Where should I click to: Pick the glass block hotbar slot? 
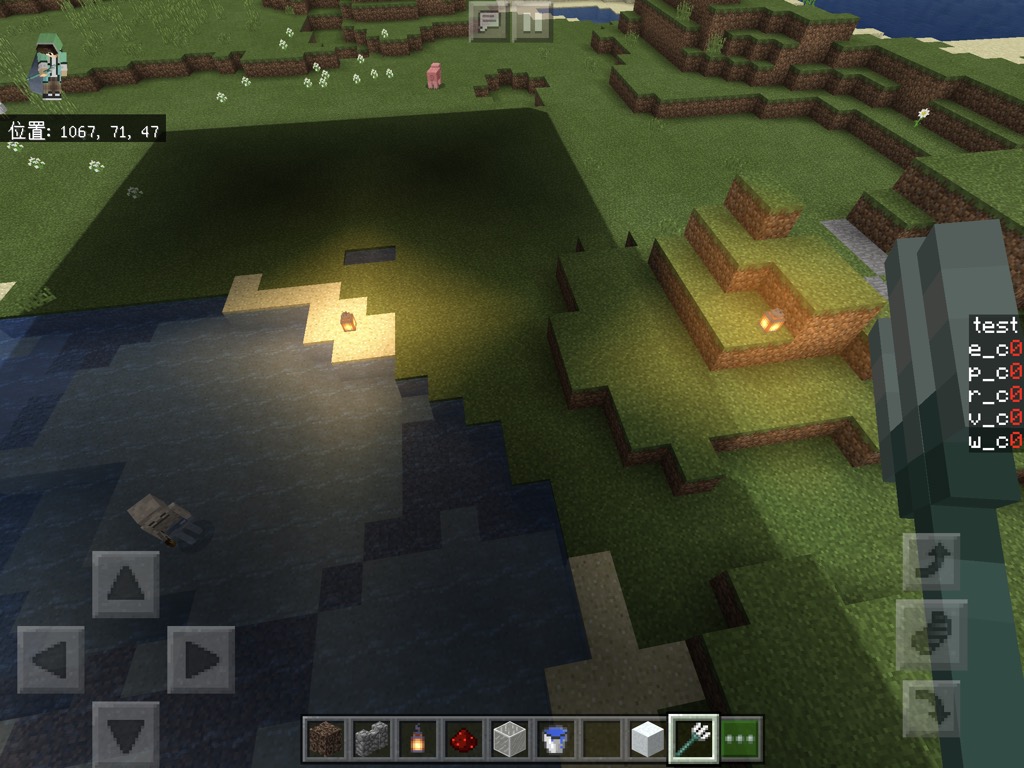click(x=509, y=739)
